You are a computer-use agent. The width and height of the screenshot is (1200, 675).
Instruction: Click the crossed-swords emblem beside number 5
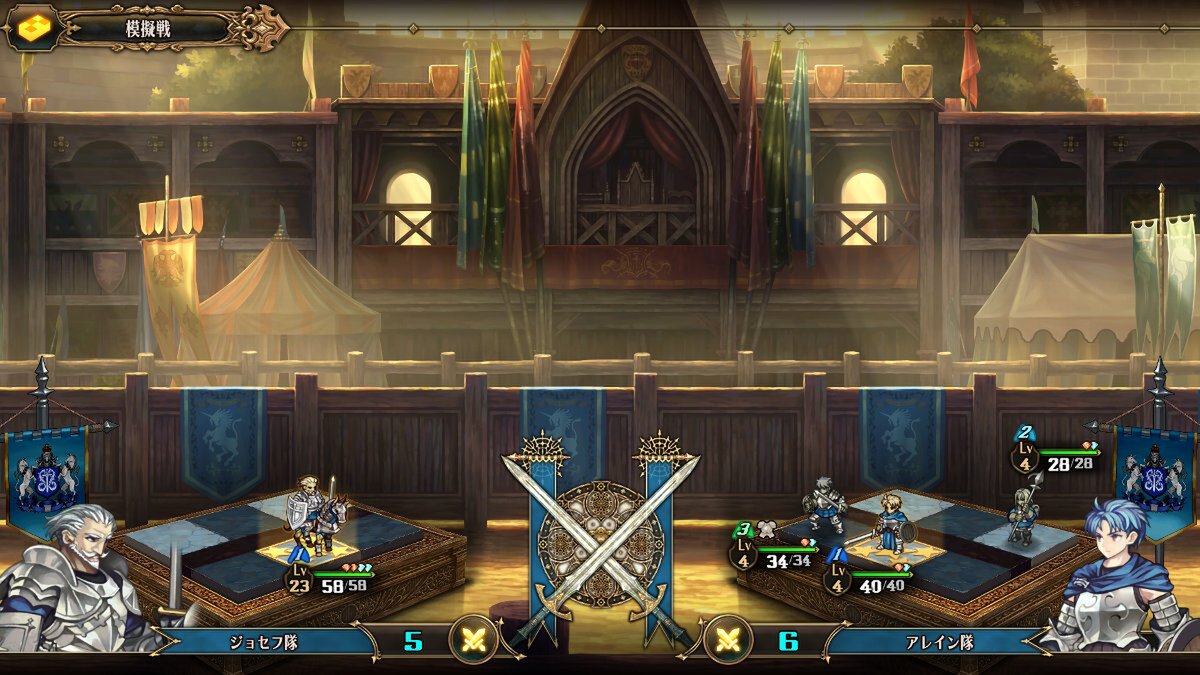click(x=473, y=640)
